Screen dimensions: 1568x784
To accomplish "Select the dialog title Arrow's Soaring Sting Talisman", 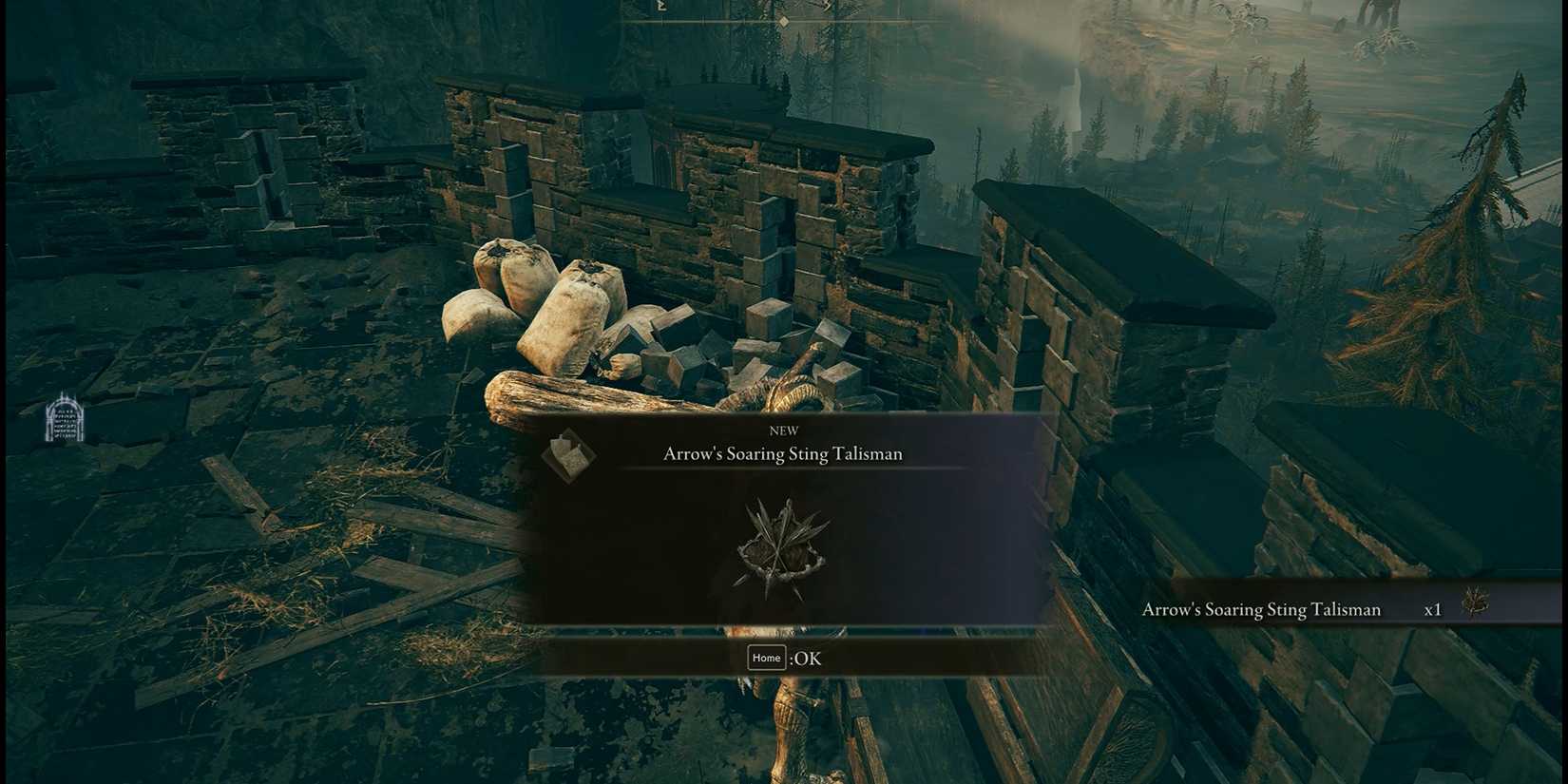I will coord(781,454).
